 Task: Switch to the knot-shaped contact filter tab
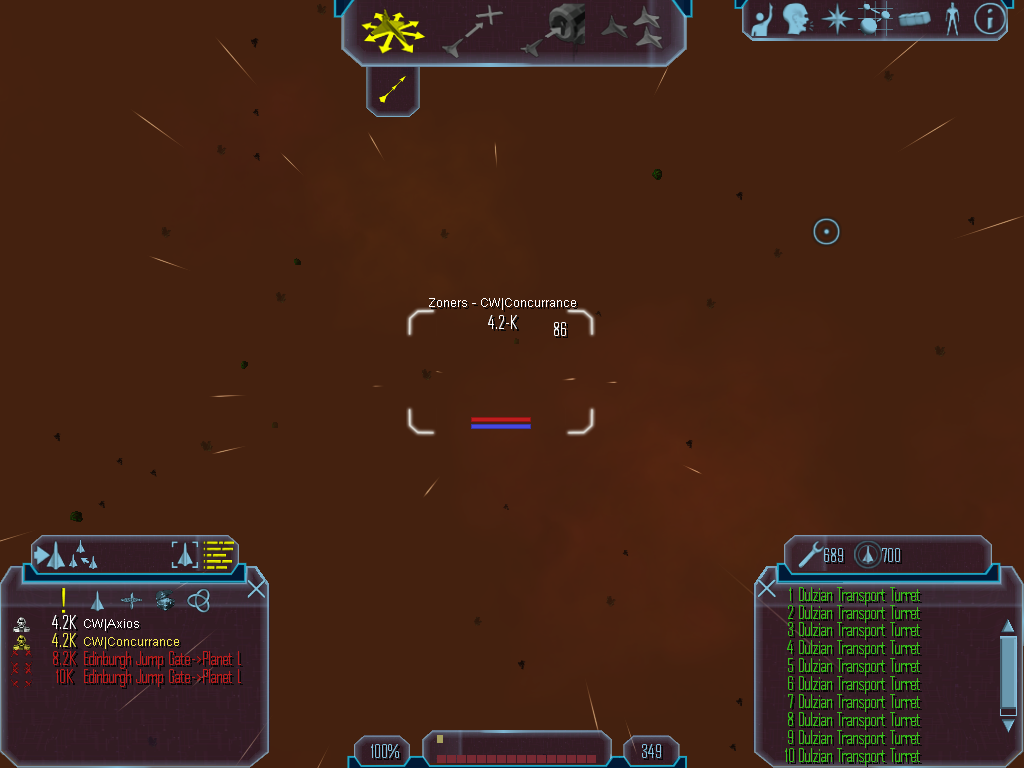pos(199,600)
